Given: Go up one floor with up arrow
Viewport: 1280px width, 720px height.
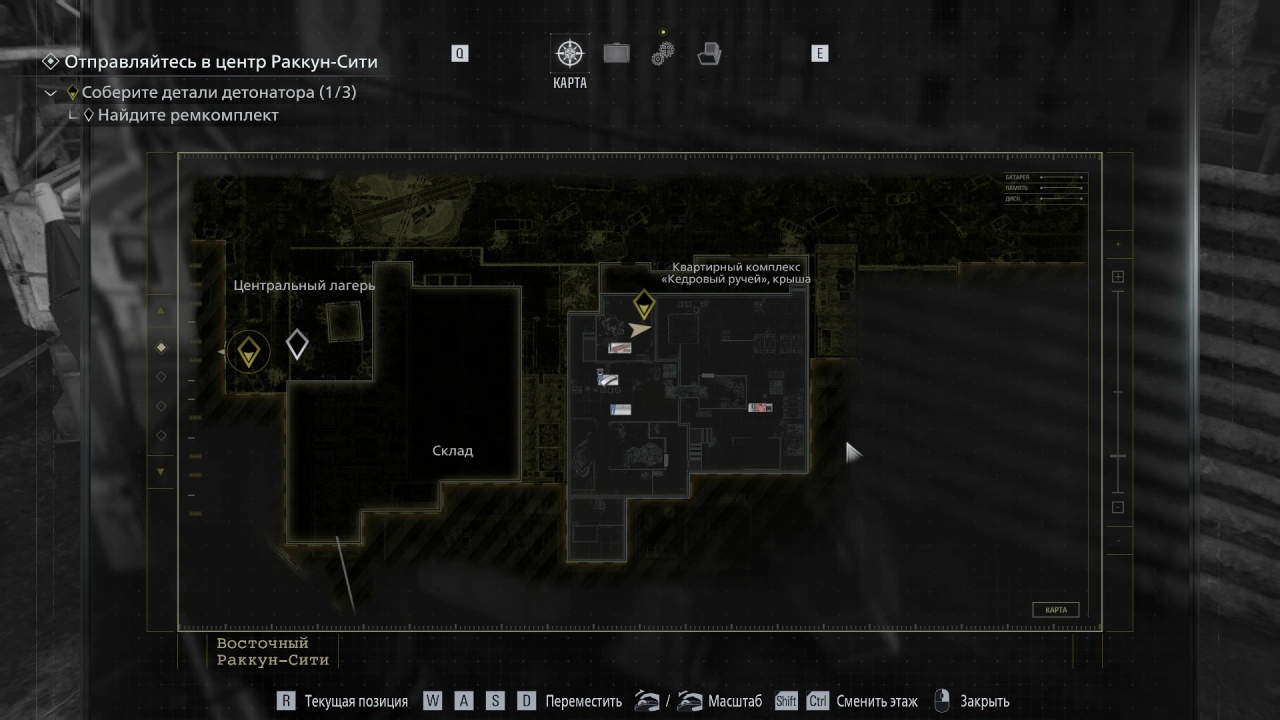Looking at the screenshot, I should (161, 312).
